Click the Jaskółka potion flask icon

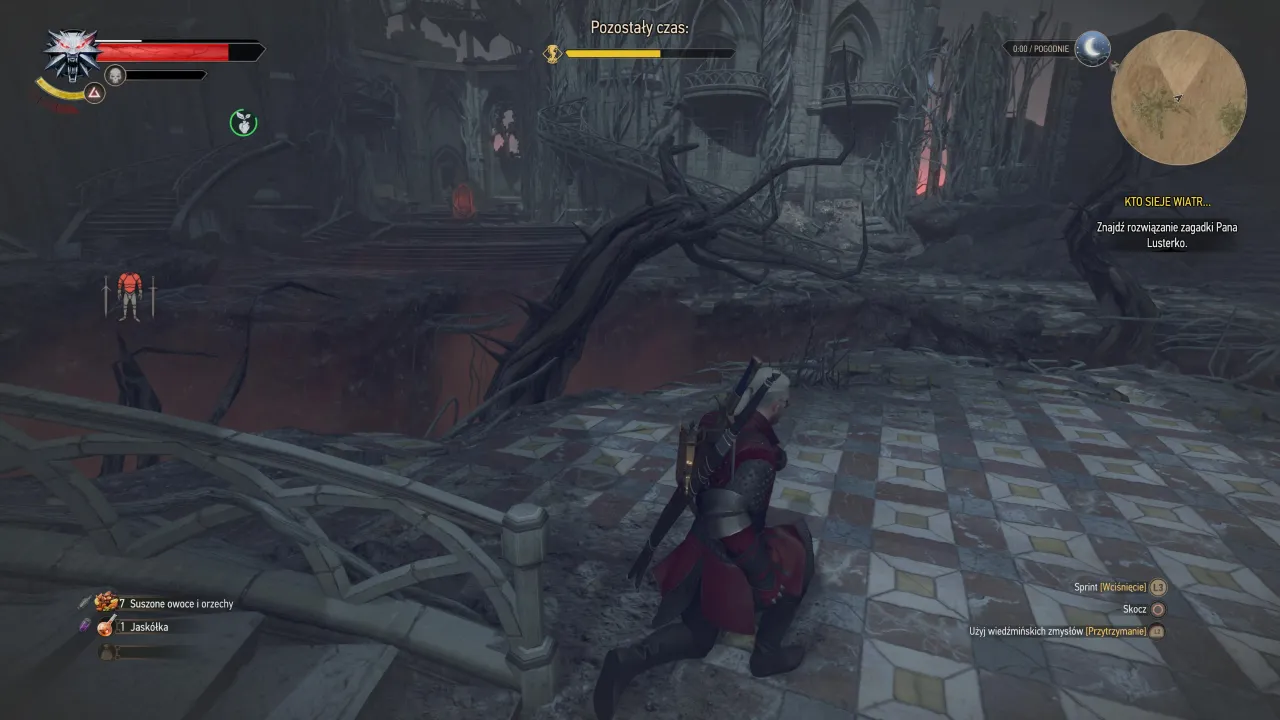(104, 627)
